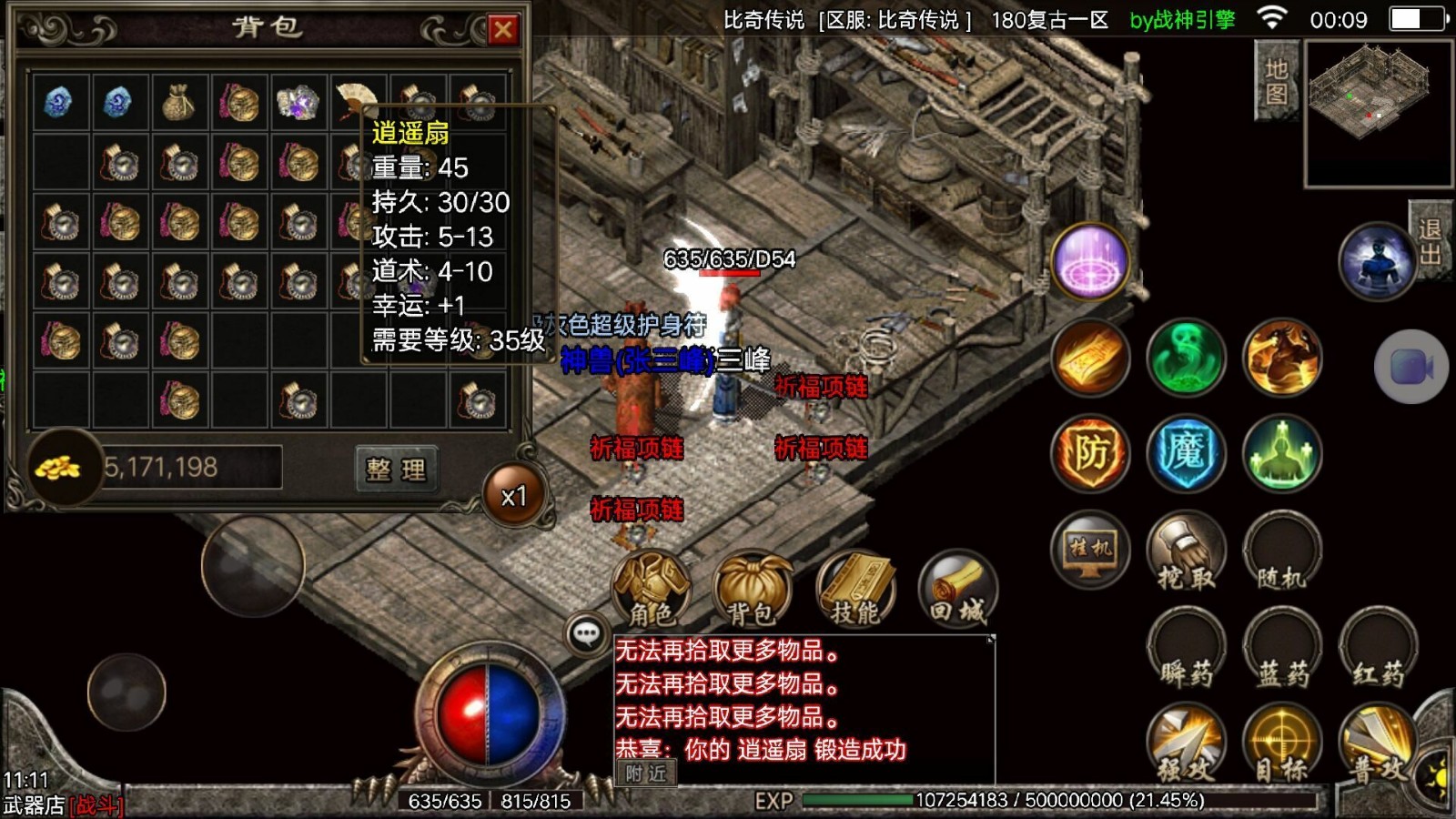Tap the screen recording camera button
Viewport: 1456px width, 819px height.
[x=1410, y=367]
